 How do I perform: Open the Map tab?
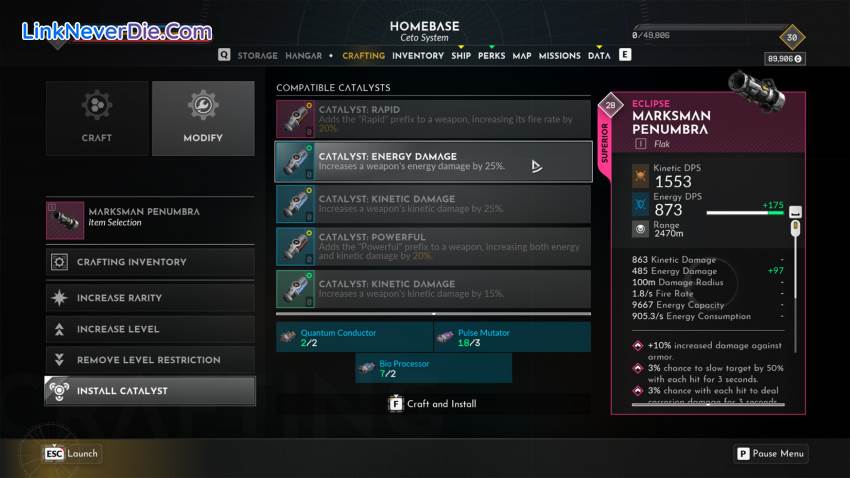point(522,56)
